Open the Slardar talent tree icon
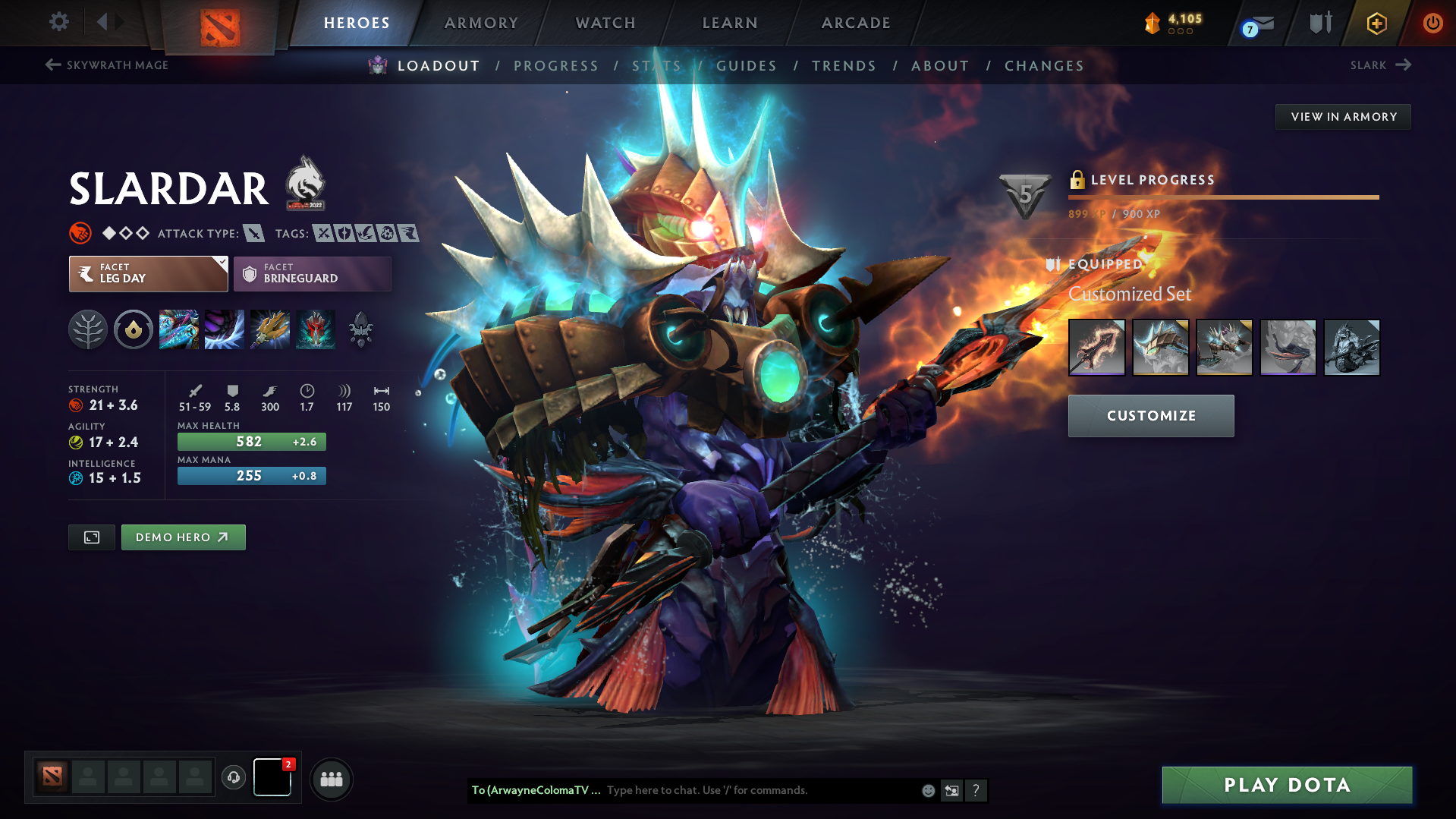Screen dimensions: 1456x819 [87, 329]
